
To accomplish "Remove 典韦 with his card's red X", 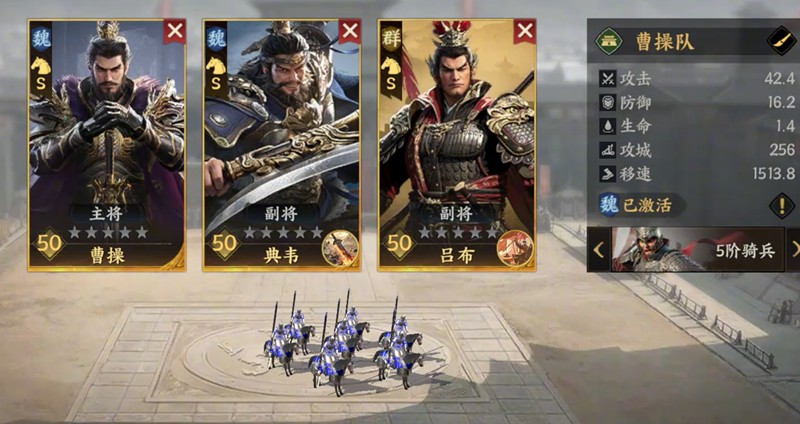I will coord(350,30).
